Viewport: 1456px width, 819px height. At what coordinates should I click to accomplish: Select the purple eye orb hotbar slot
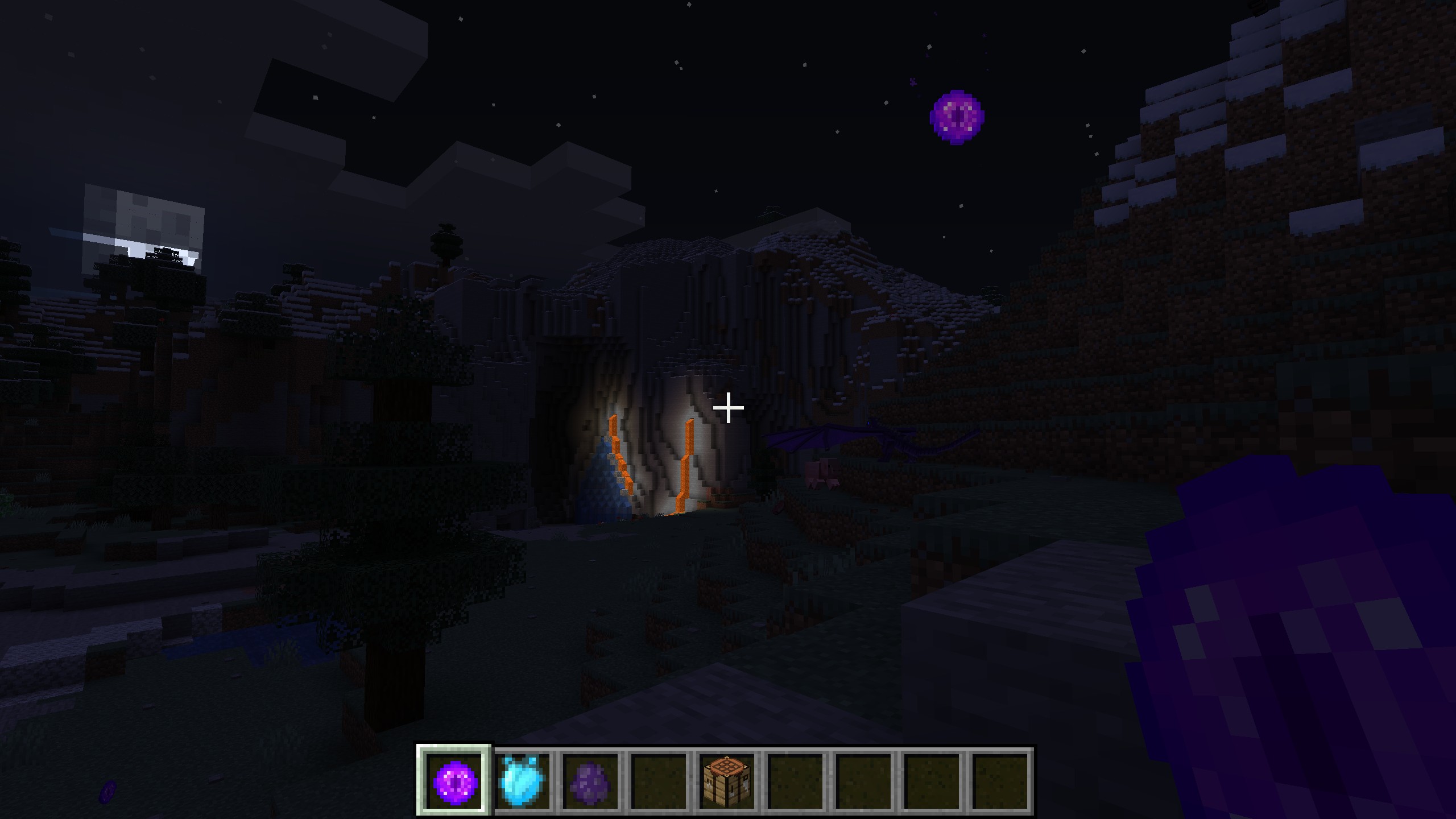(x=454, y=781)
